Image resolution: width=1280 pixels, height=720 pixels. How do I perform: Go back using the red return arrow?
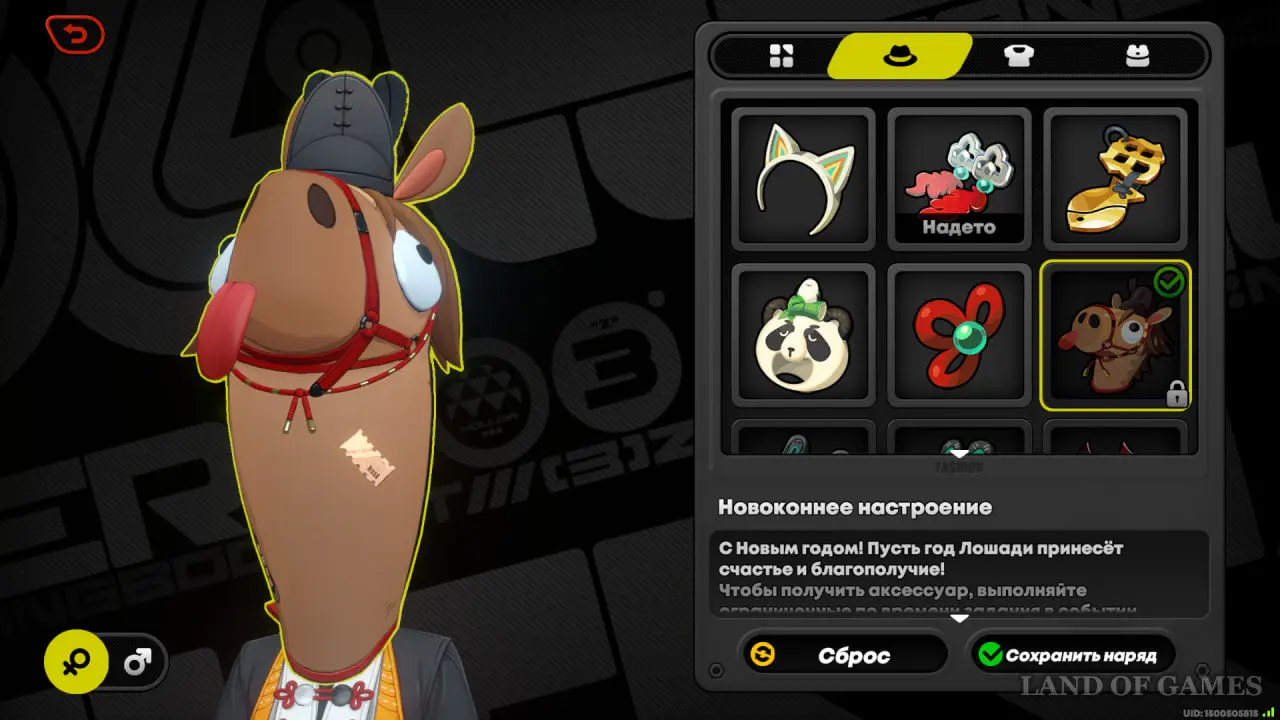pos(75,36)
